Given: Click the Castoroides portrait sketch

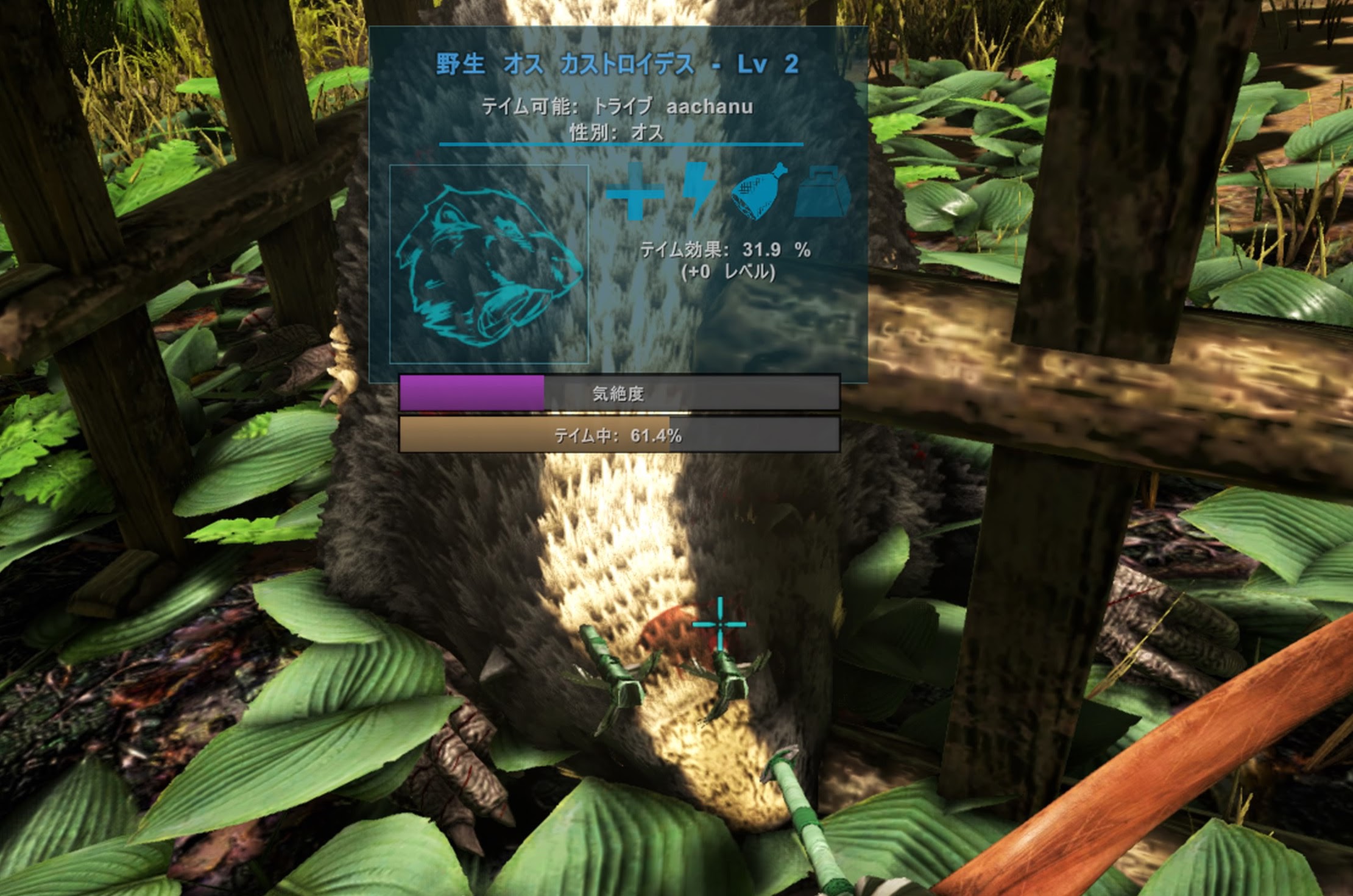Looking at the screenshot, I should click(489, 264).
